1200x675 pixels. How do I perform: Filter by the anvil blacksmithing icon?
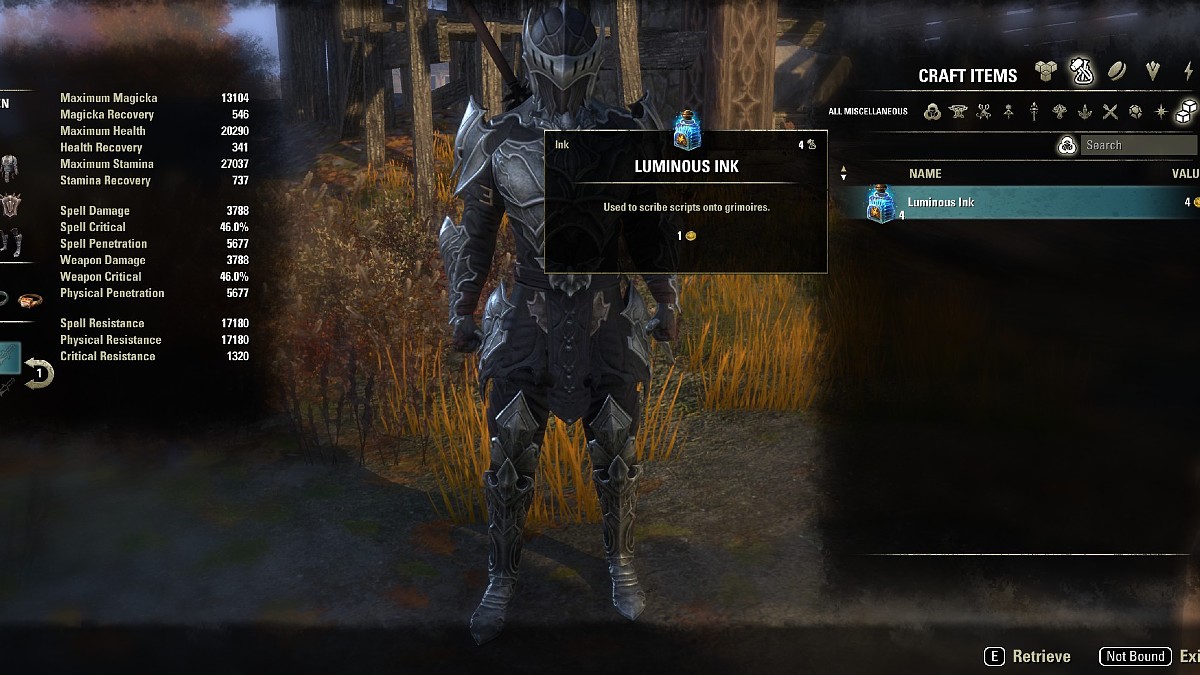tap(958, 112)
